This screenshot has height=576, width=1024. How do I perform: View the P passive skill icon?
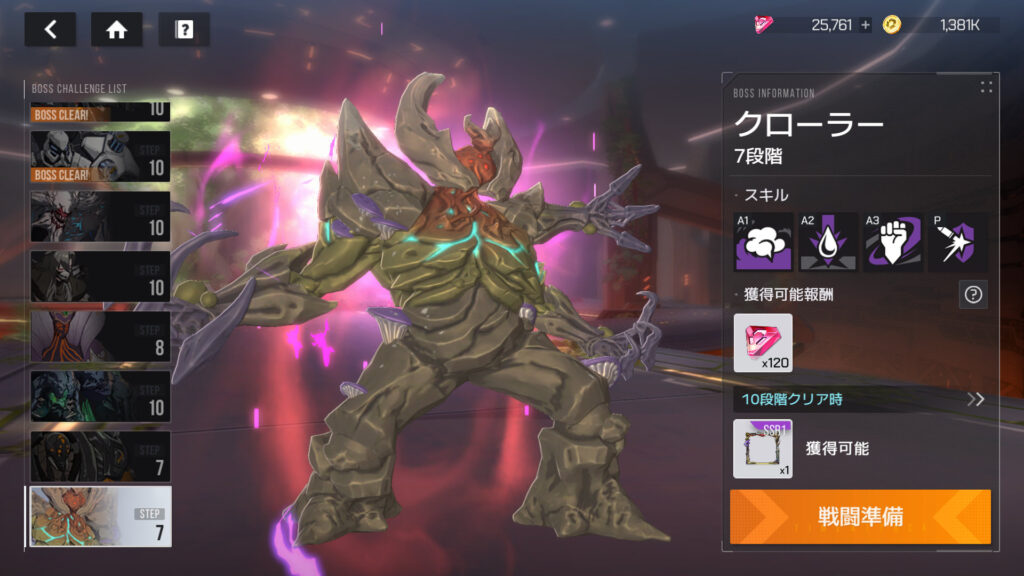(957, 242)
